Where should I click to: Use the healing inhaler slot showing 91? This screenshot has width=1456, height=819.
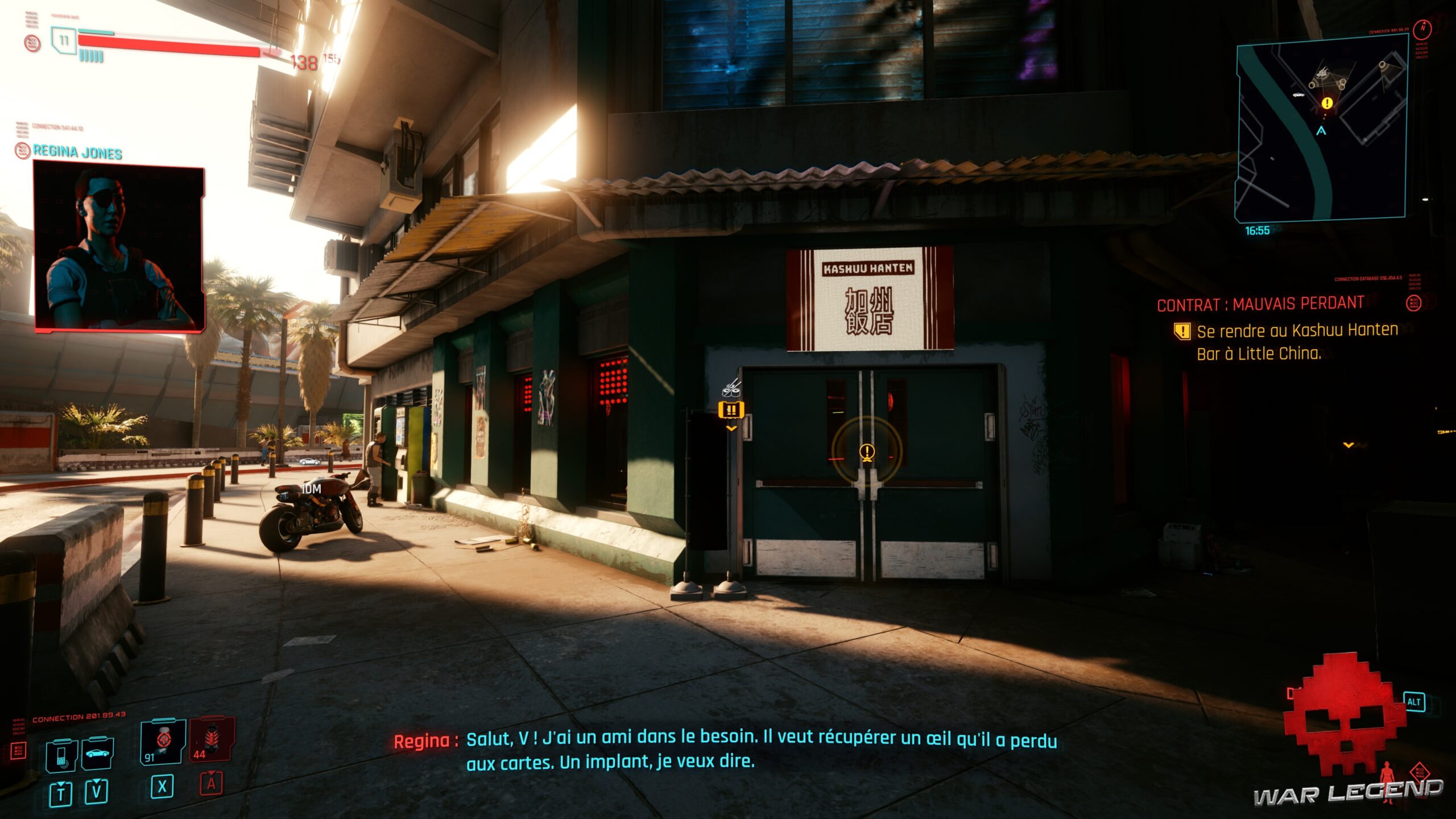pos(163,742)
